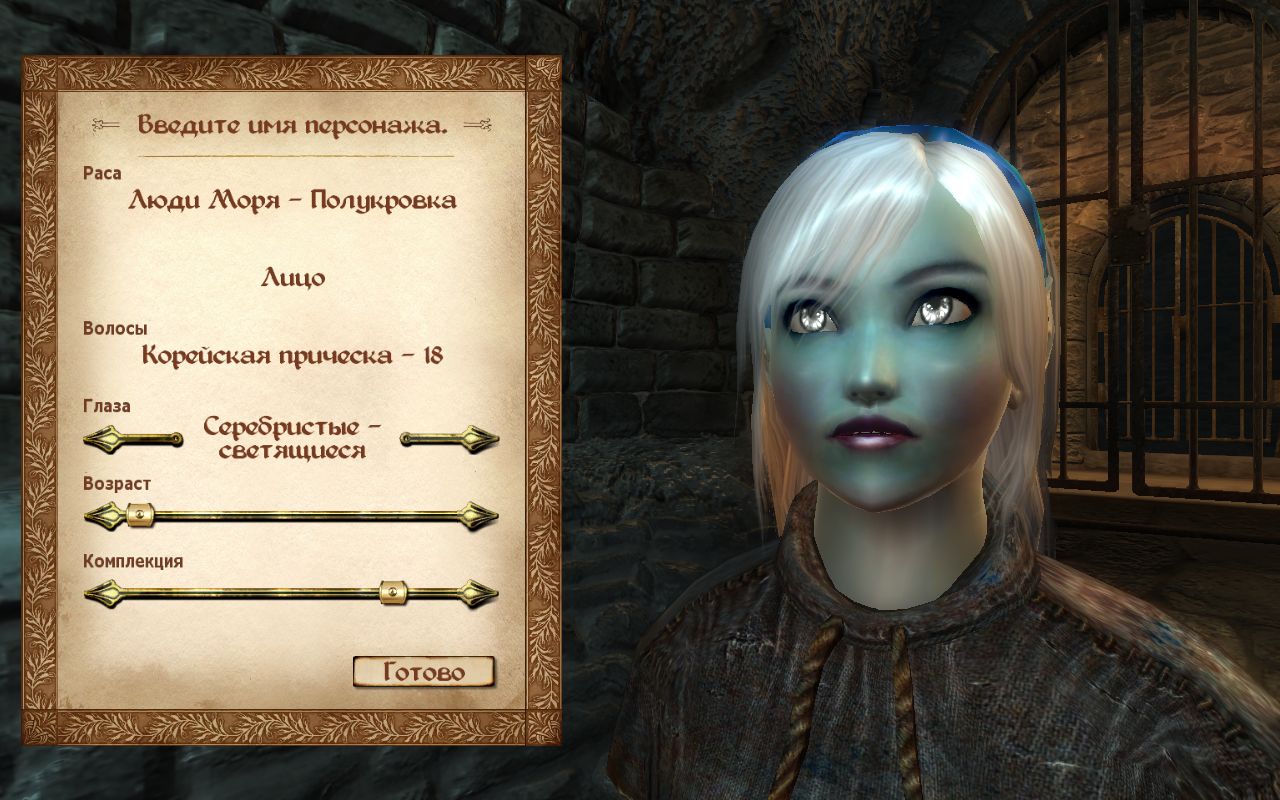Open the race selection "Люди Моря - Полукровка"
The height and width of the screenshot is (800, 1280).
[292, 201]
